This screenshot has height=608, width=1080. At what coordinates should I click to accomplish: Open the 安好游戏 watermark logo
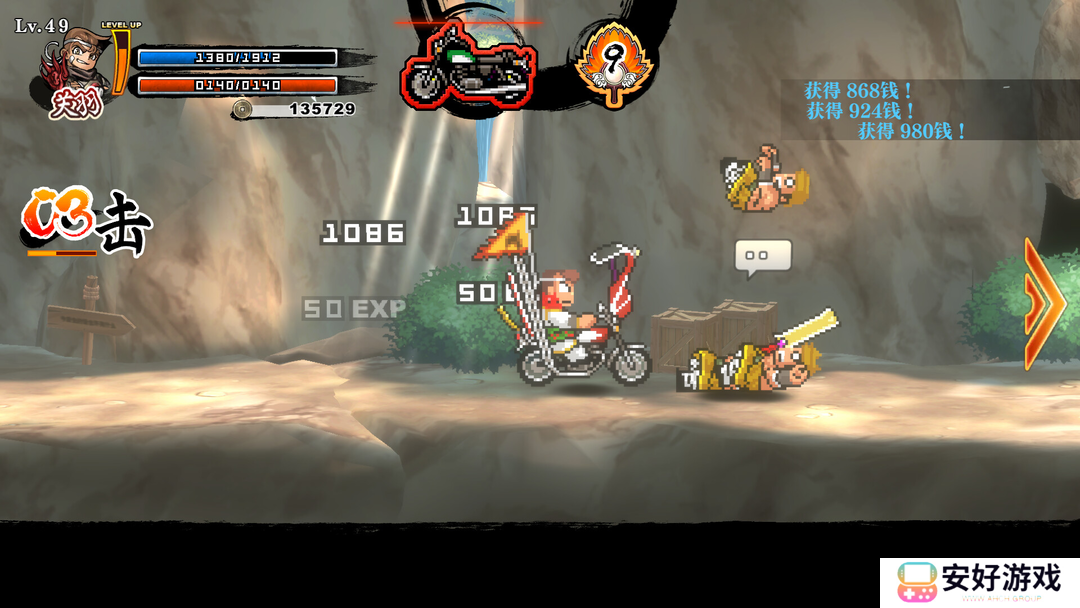[x=979, y=582]
